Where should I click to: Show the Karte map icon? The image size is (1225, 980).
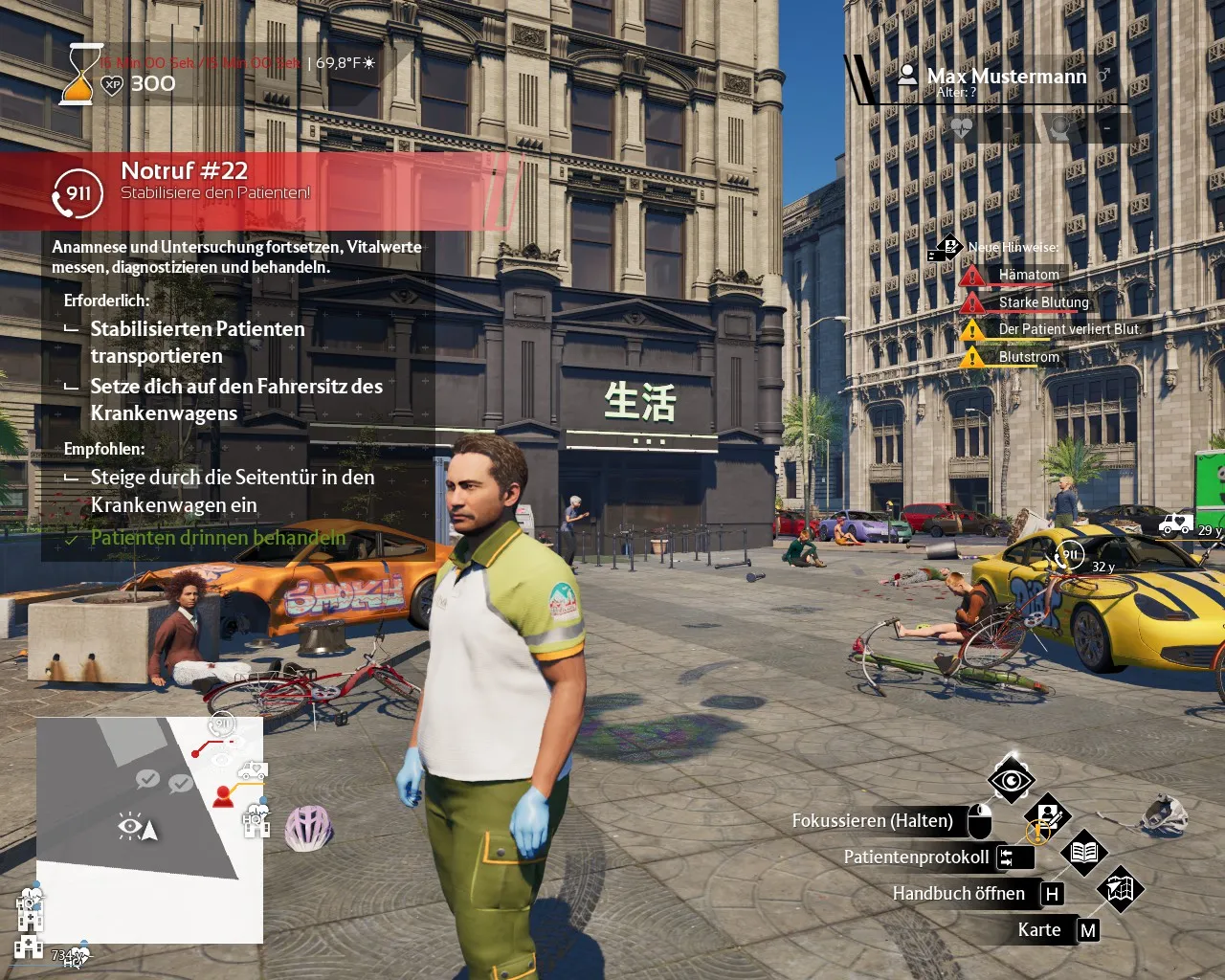coord(1120,890)
